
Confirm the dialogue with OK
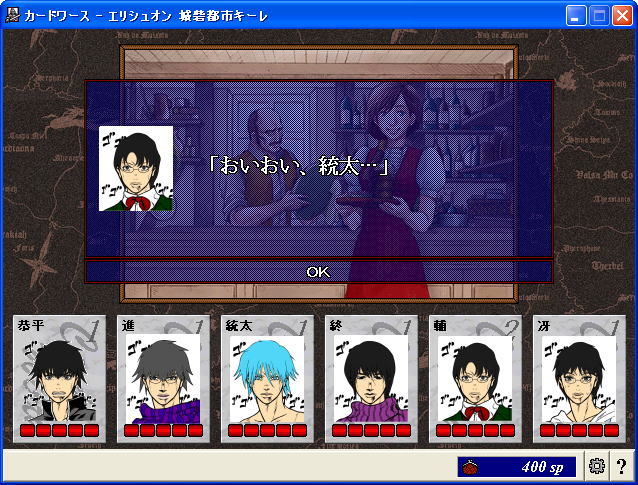tap(318, 271)
